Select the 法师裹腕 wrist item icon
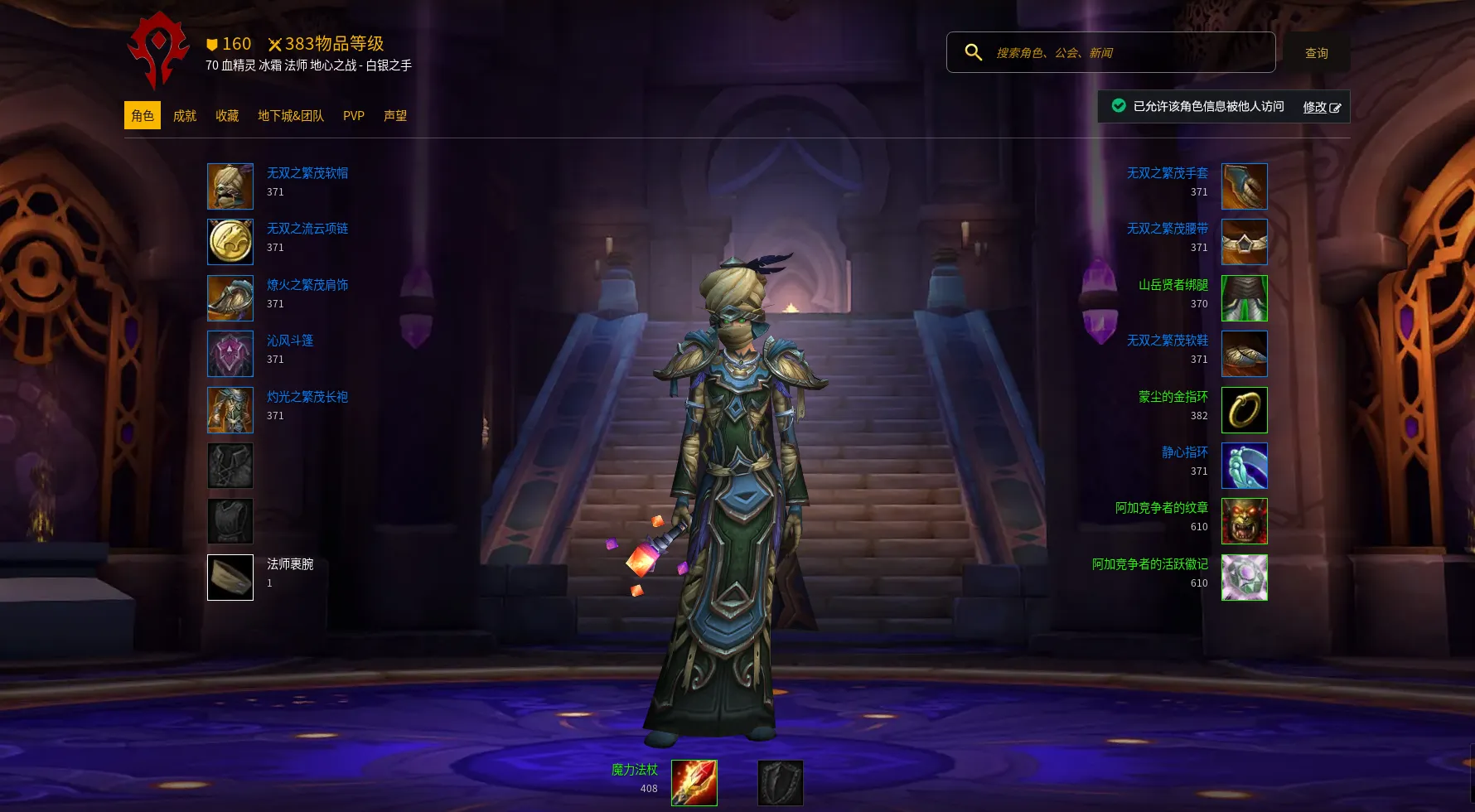Image resolution: width=1475 pixels, height=812 pixels. tap(230, 578)
